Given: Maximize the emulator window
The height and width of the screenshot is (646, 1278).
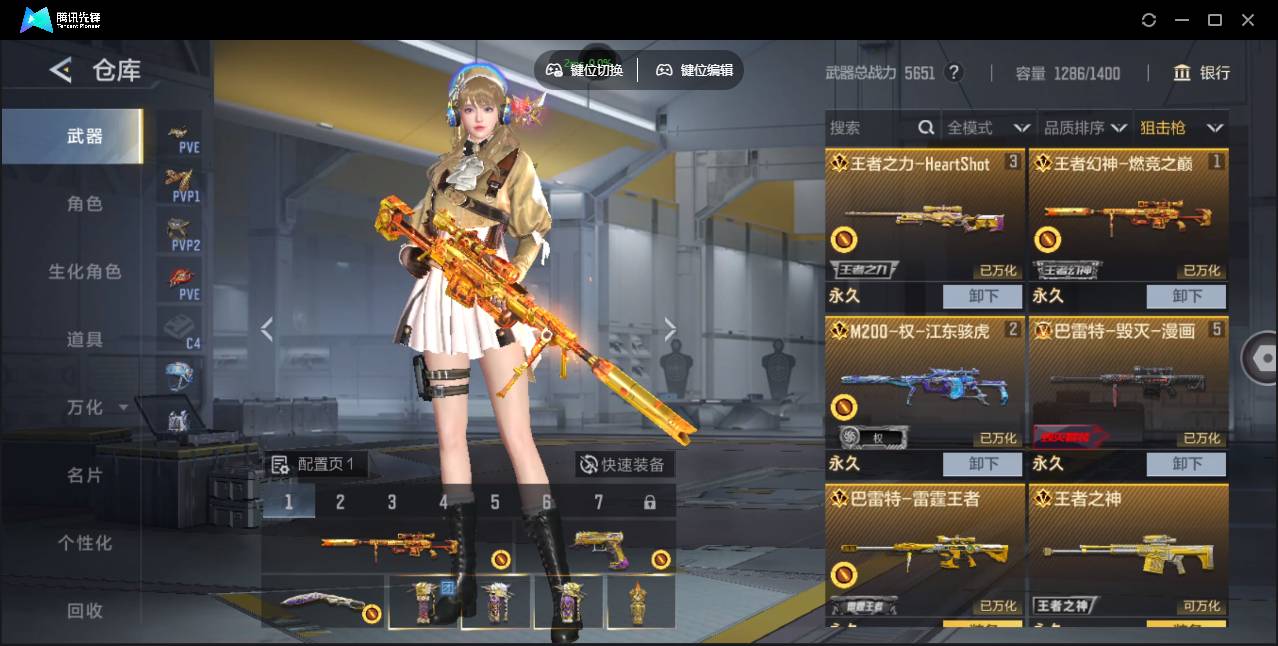Looking at the screenshot, I should click(x=1215, y=20).
